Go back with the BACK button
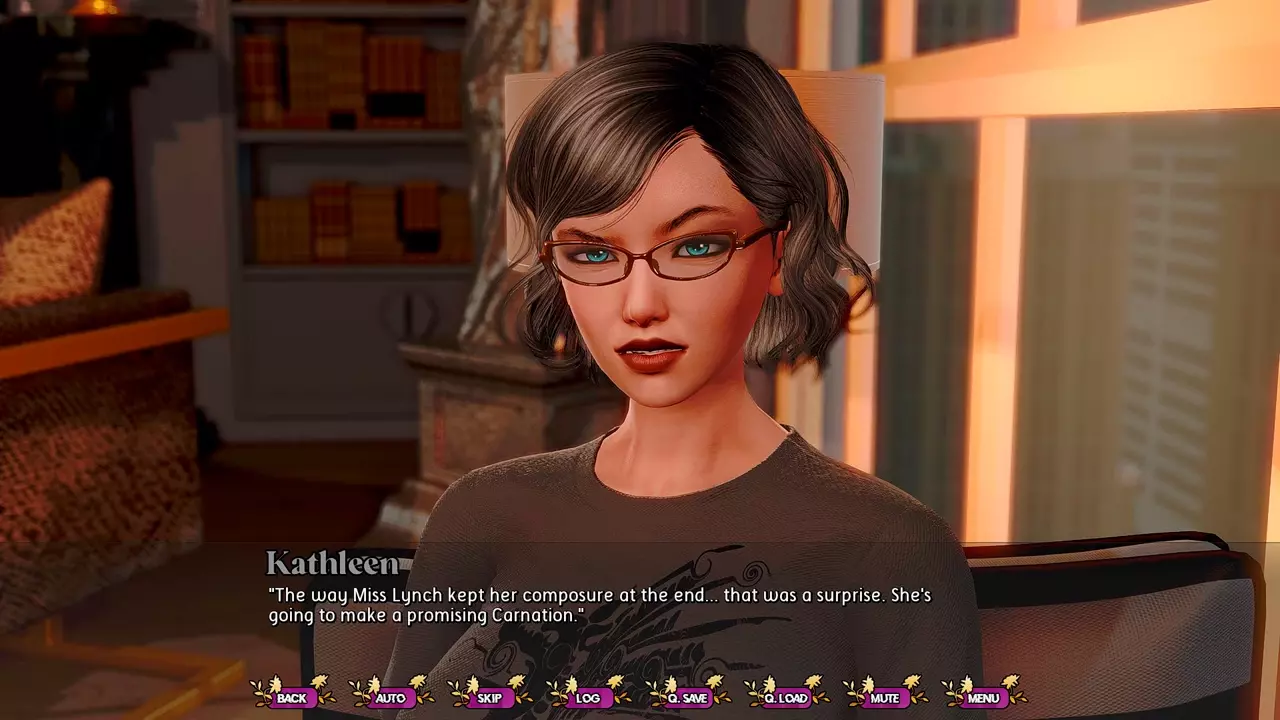This screenshot has height=720, width=1280. point(292,697)
